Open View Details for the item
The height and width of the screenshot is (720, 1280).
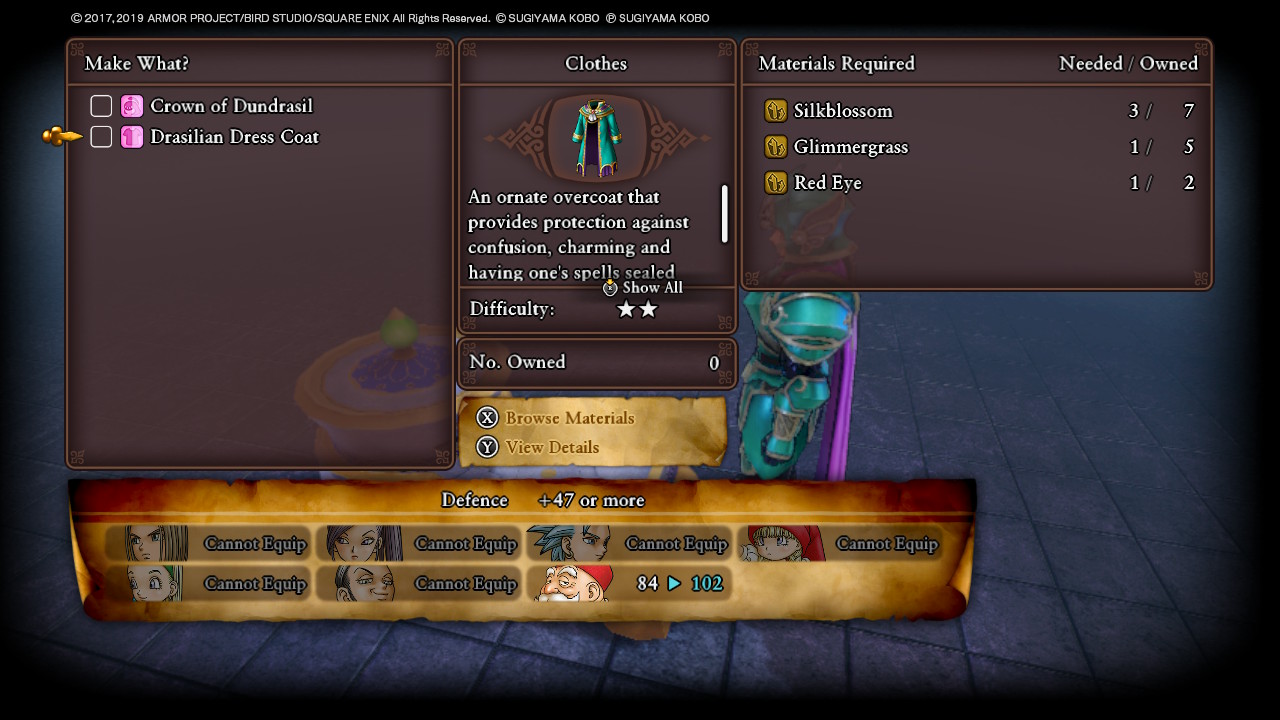551,448
